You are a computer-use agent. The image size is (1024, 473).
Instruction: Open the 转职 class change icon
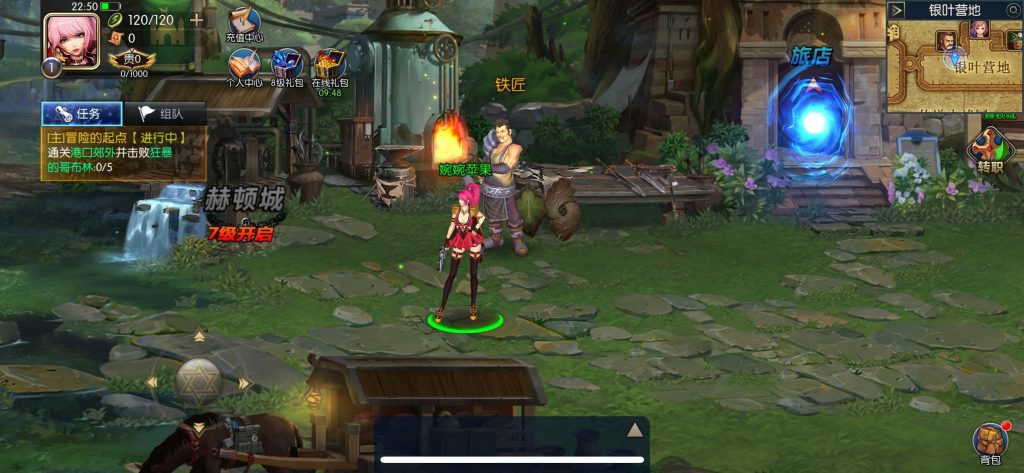click(990, 152)
